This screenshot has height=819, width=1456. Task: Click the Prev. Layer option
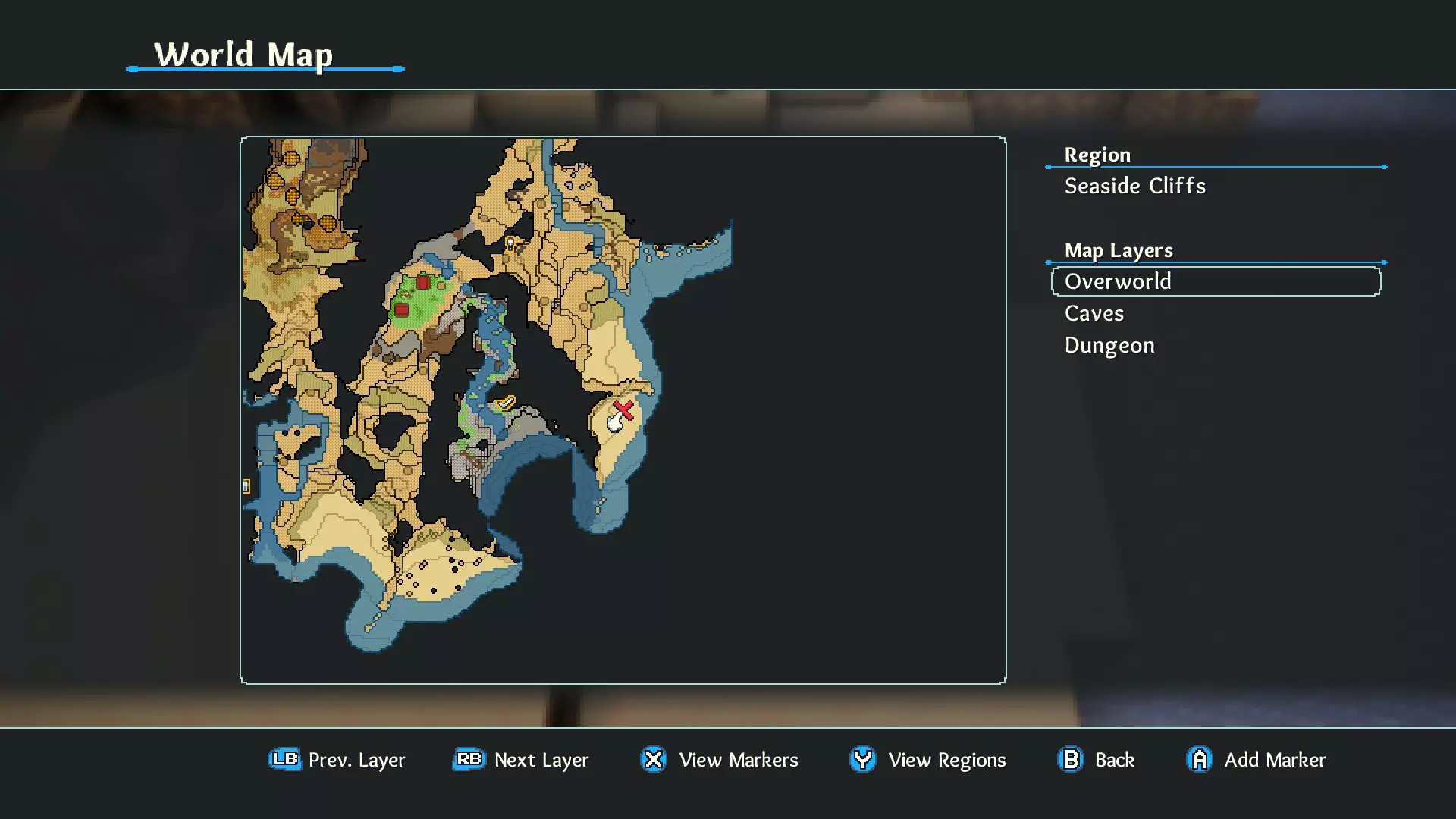click(x=337, y=759)
